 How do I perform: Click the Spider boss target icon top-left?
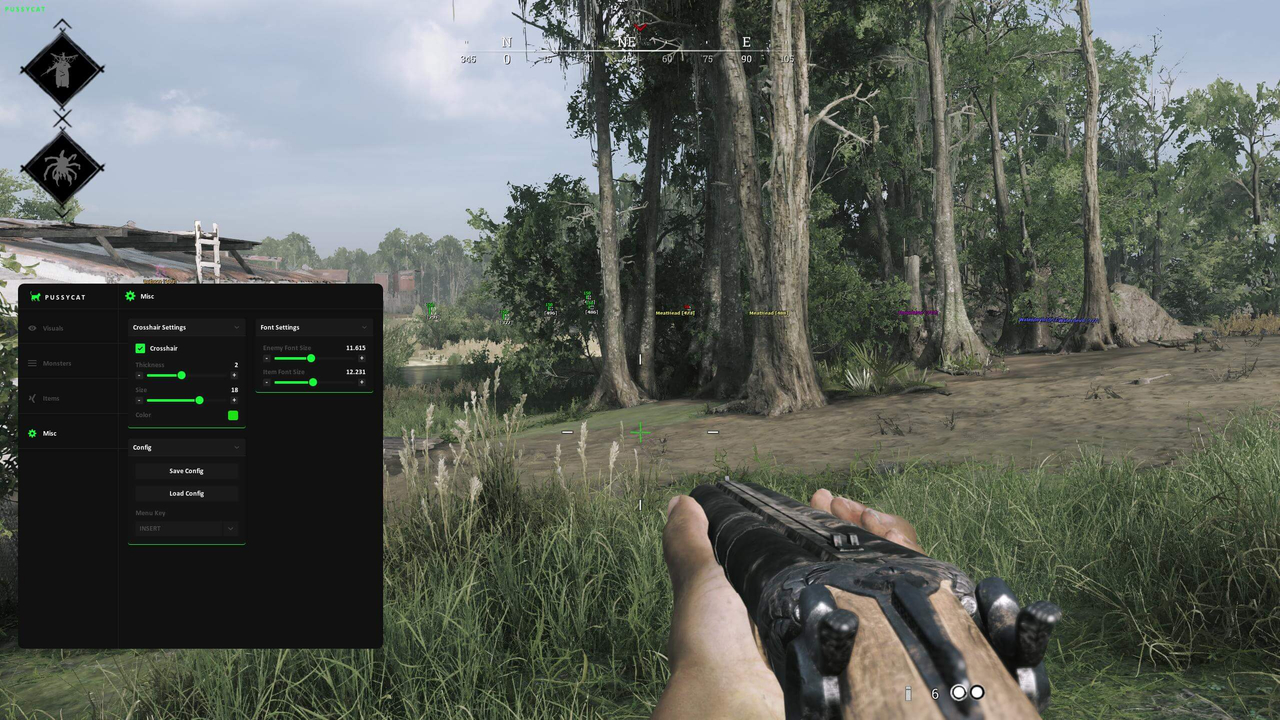click(62, 168)
